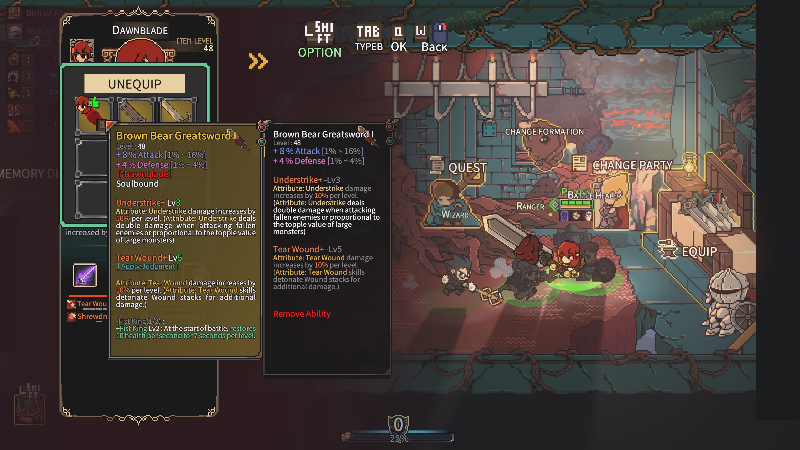Screen dimensions: 800x450
Task: Click the UNEQUIP button
Action: pyautogui.click(x=135, y=83)
